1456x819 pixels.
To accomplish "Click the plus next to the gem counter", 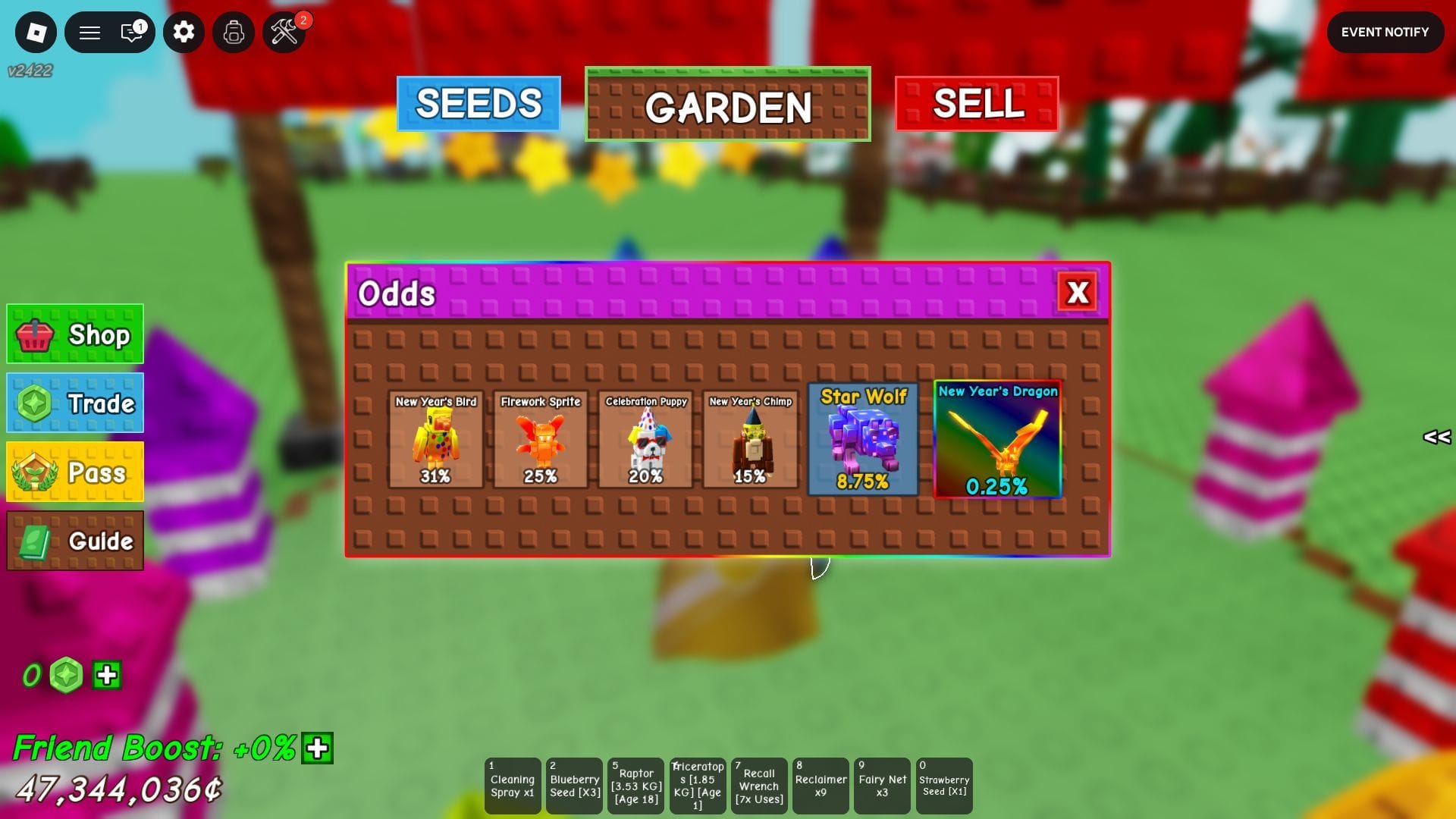I will [x=105, y=673].
